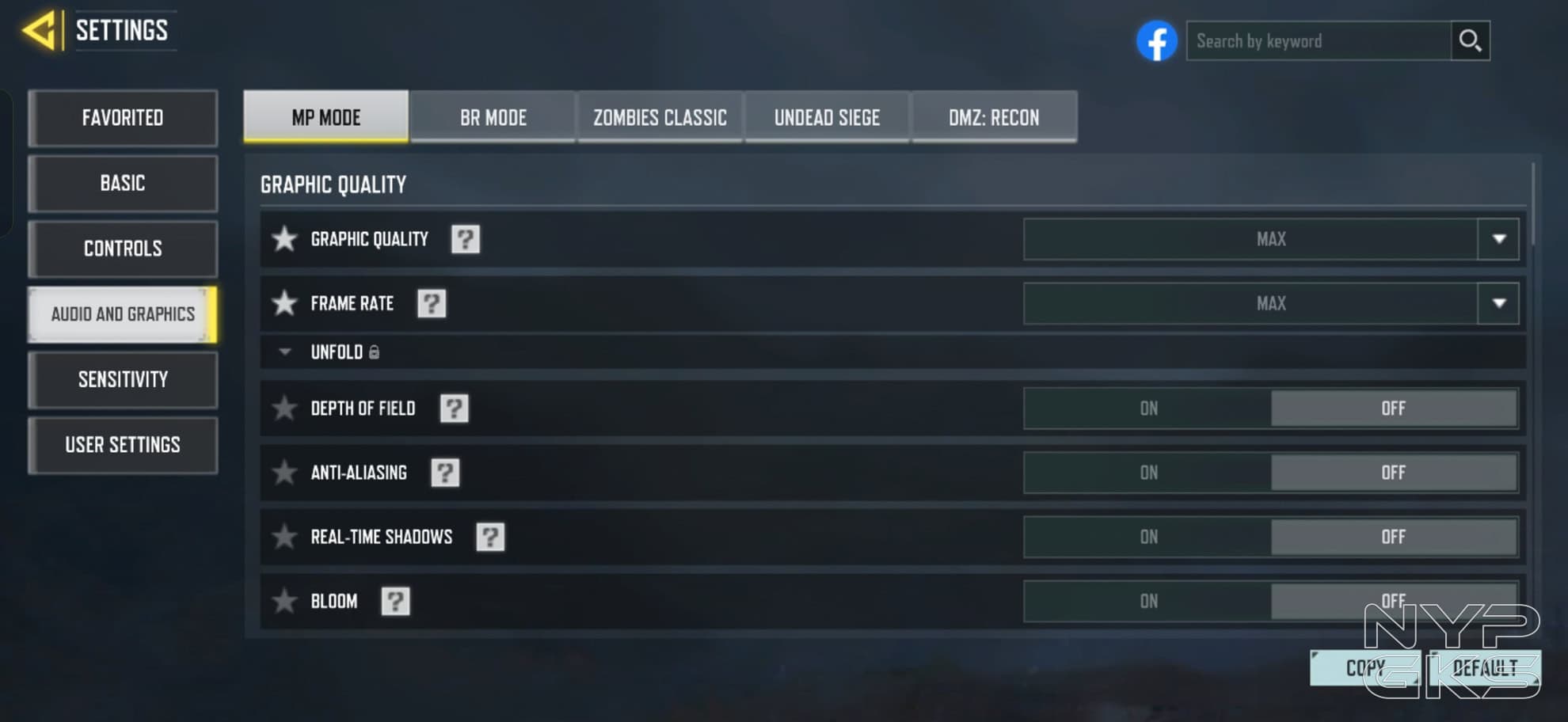Select the Undead Siege tab
Viewport: 1568px width, 722px height.
tap(827, 118)
